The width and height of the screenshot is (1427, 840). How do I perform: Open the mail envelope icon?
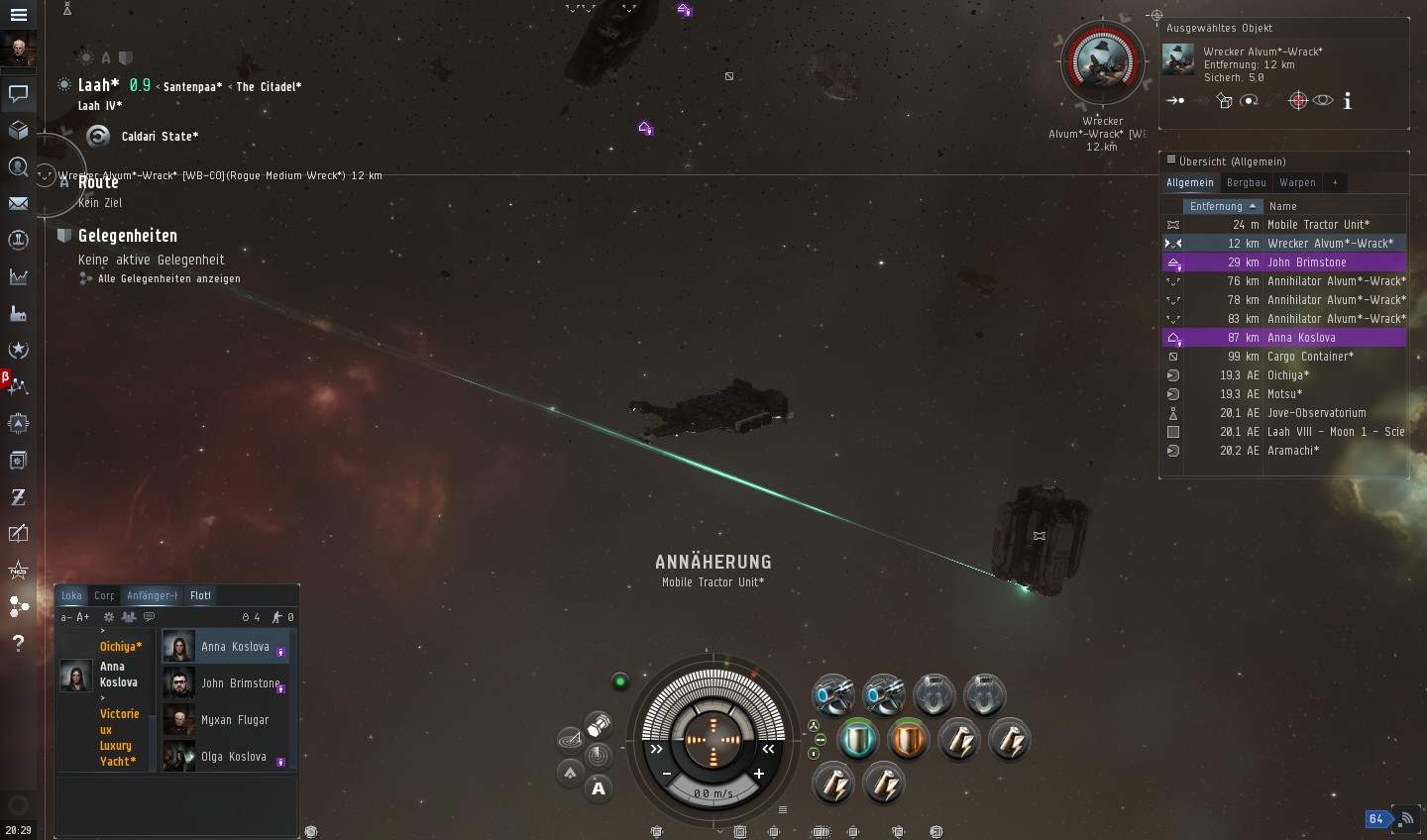(18, 203)
